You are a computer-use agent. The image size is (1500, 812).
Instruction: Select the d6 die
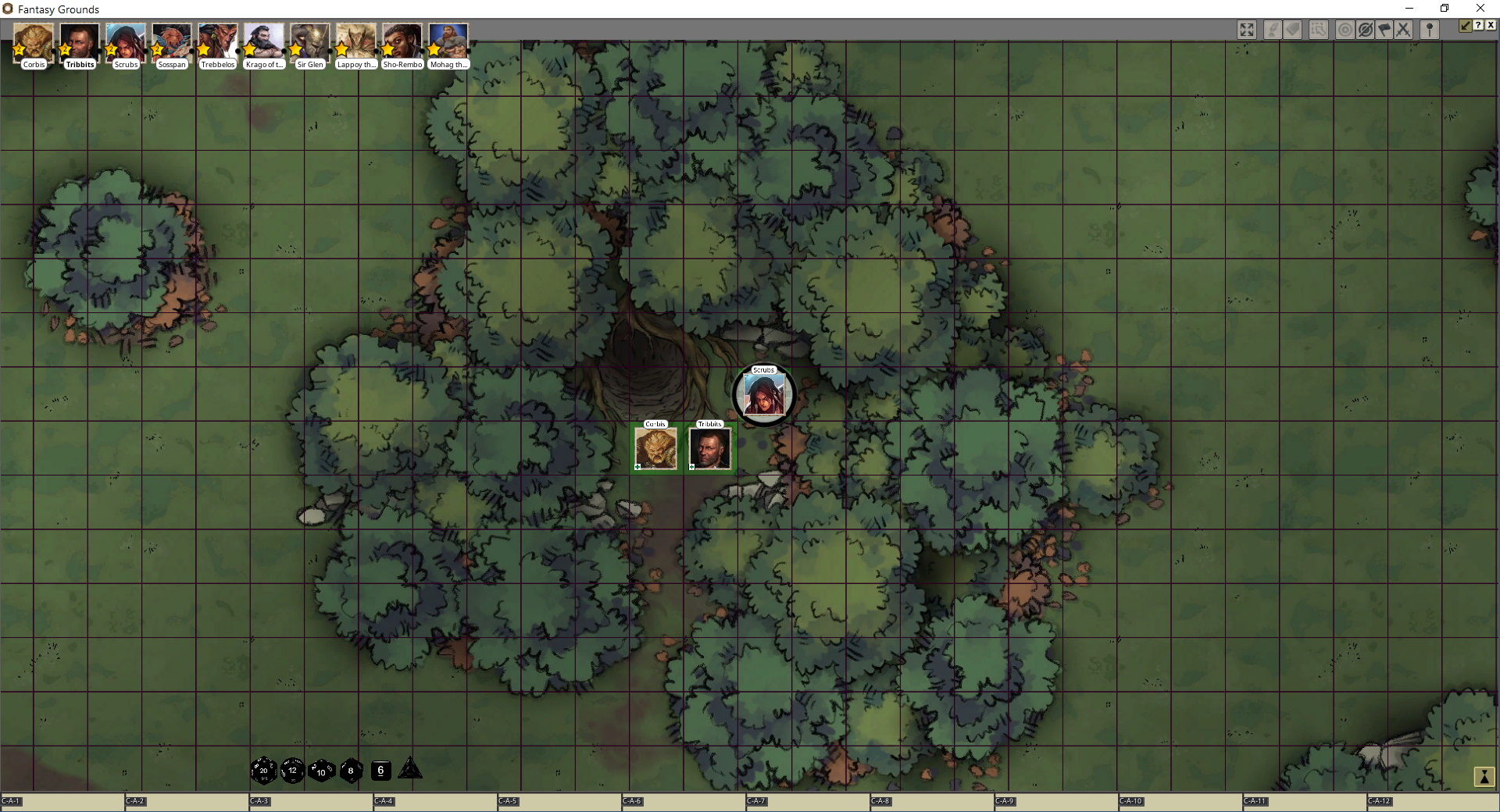(380, 770)
